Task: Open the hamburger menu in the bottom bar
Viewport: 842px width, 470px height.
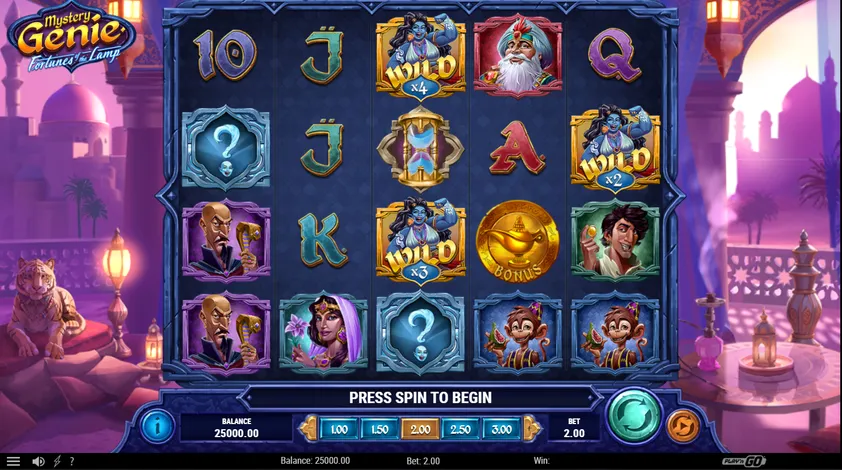Action: pos(14,461)
